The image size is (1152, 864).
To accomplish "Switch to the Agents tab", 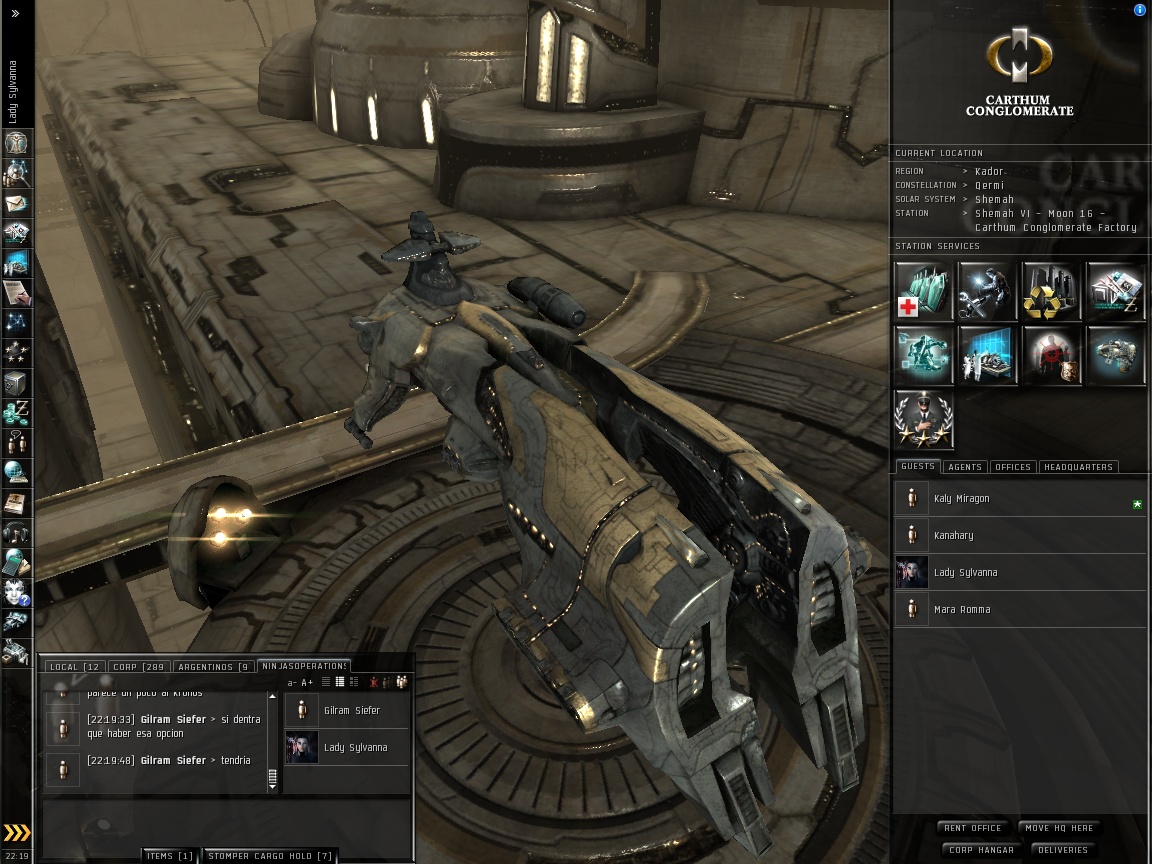I will [x=964, y=467].
